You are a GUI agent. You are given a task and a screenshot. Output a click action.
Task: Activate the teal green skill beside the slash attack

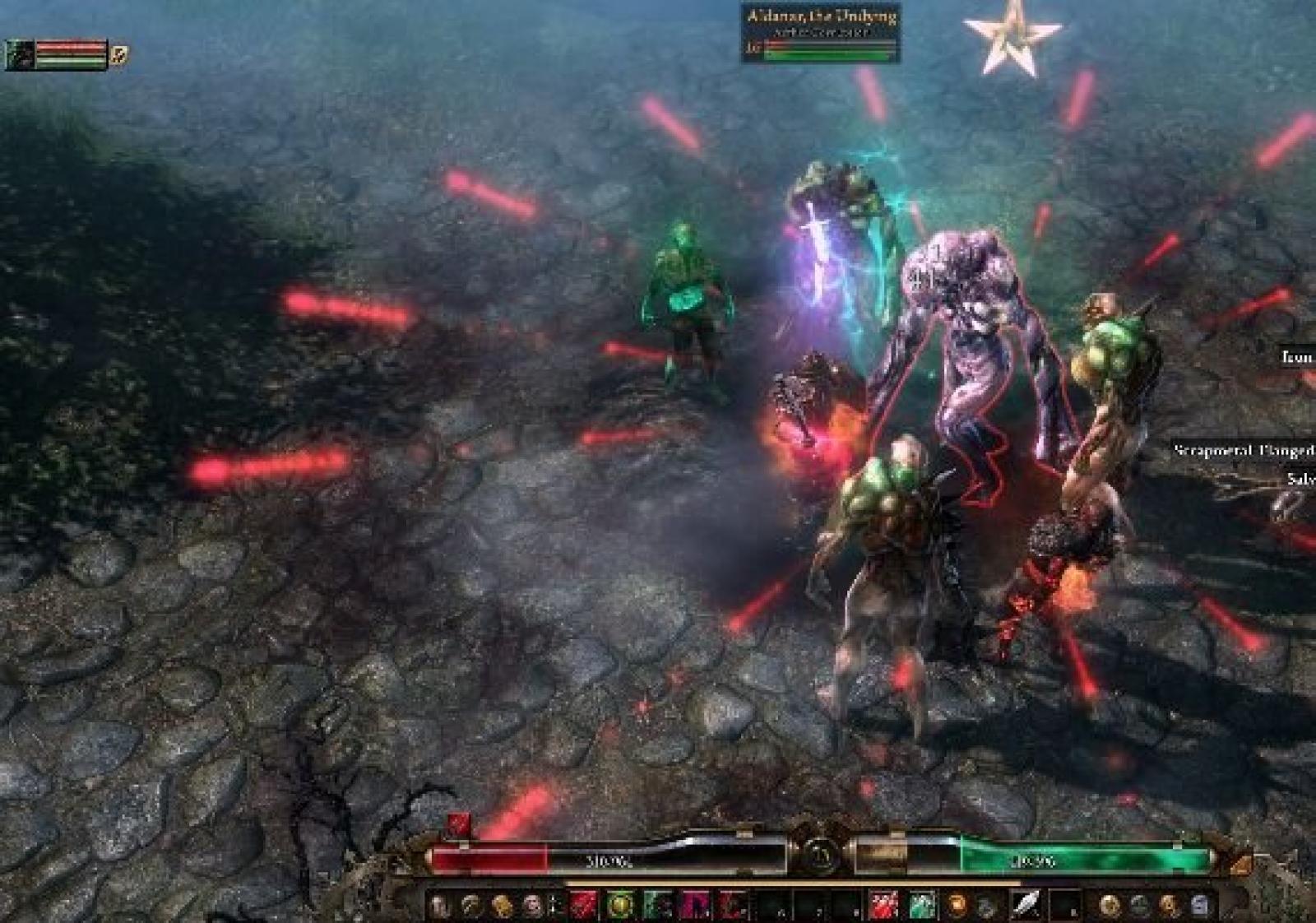922,906
